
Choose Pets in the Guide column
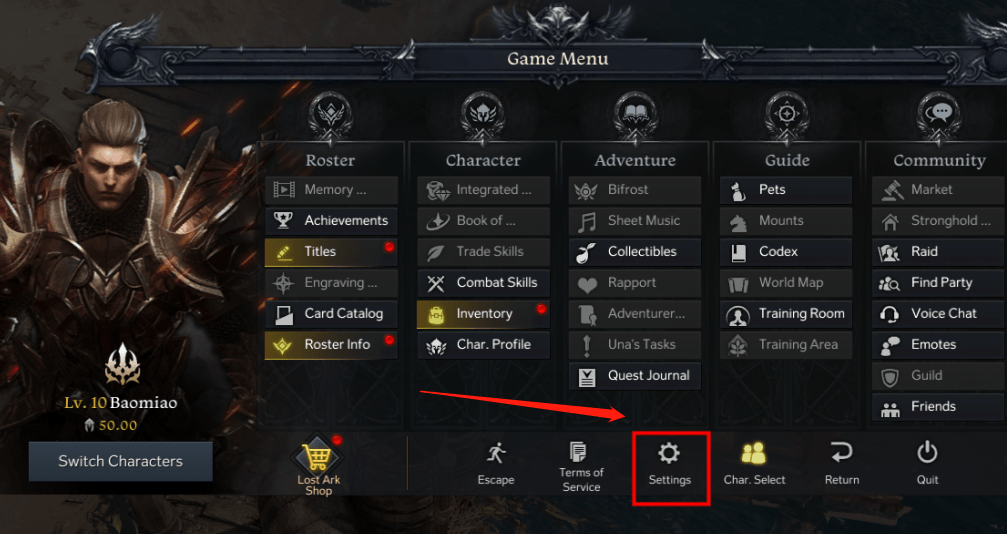pos(786,189)
